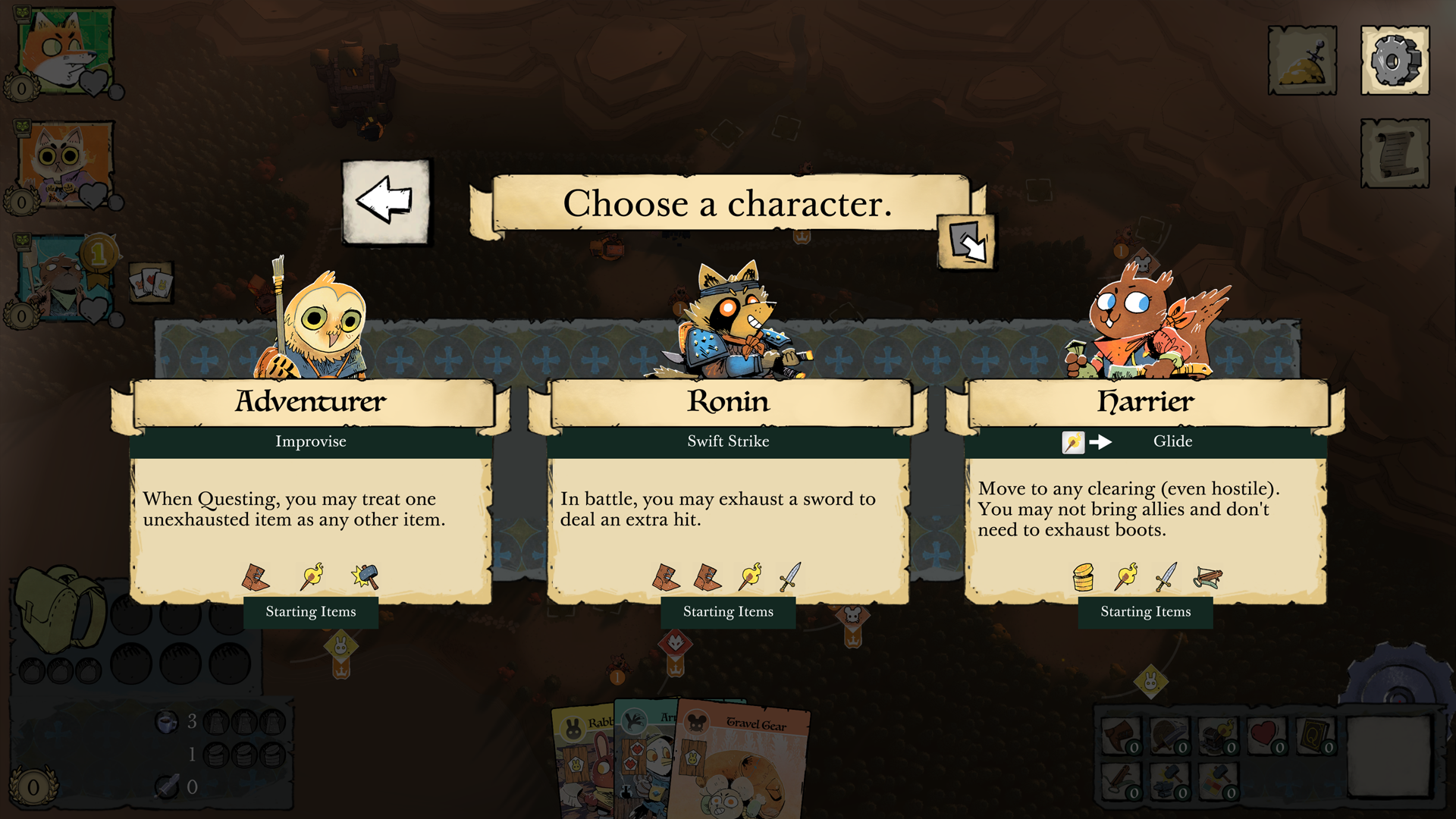This screenshot has width=1456, height=819.
Task: Show Adventurer's Starting Items
Action: pos(311,612)
